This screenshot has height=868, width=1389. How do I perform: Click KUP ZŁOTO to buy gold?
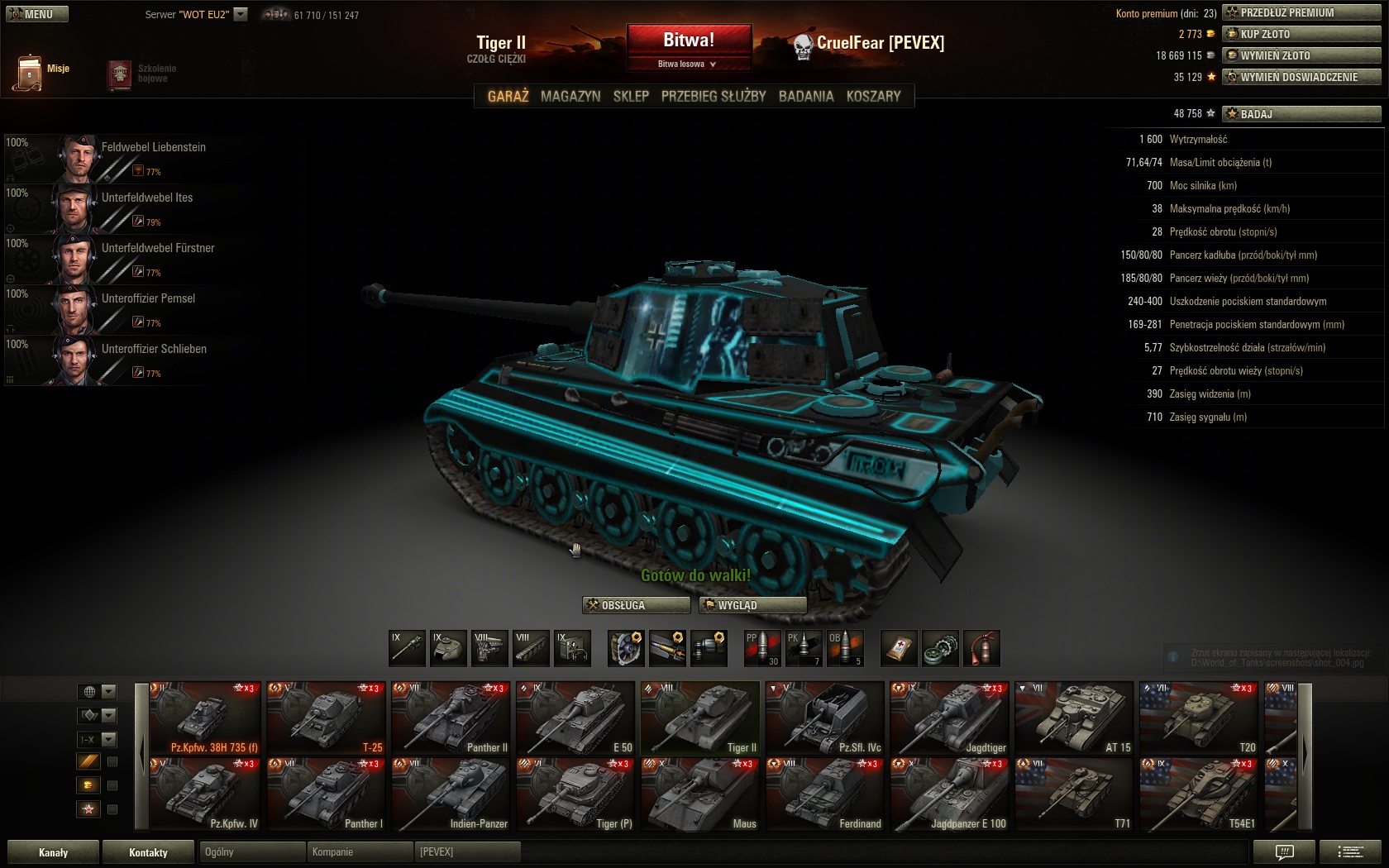tap(1301, 34)
